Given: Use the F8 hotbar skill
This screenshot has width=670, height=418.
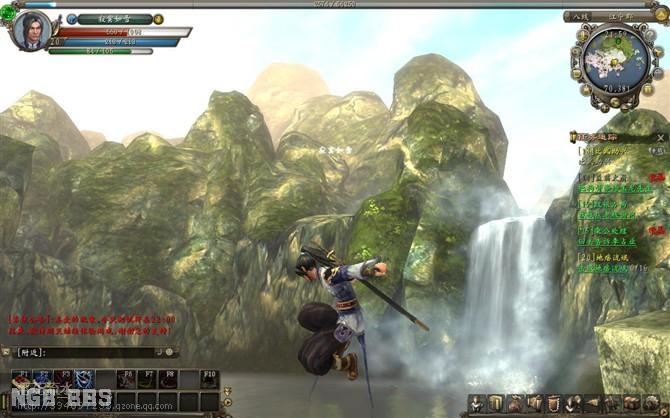Looking at the screenshot, I should coord(169,381).
